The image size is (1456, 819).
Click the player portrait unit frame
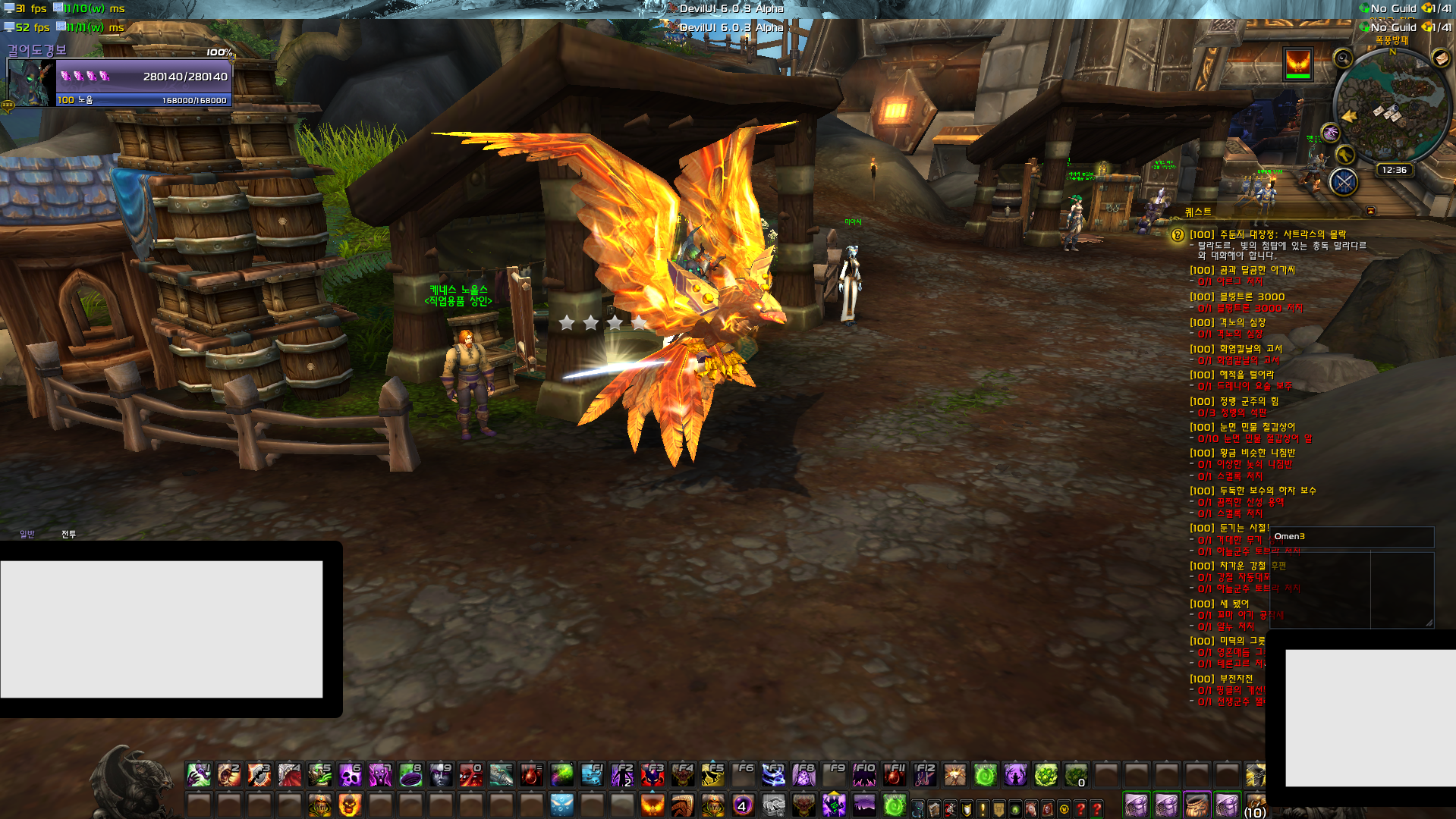pyautogui.click(x=31, y=83)
